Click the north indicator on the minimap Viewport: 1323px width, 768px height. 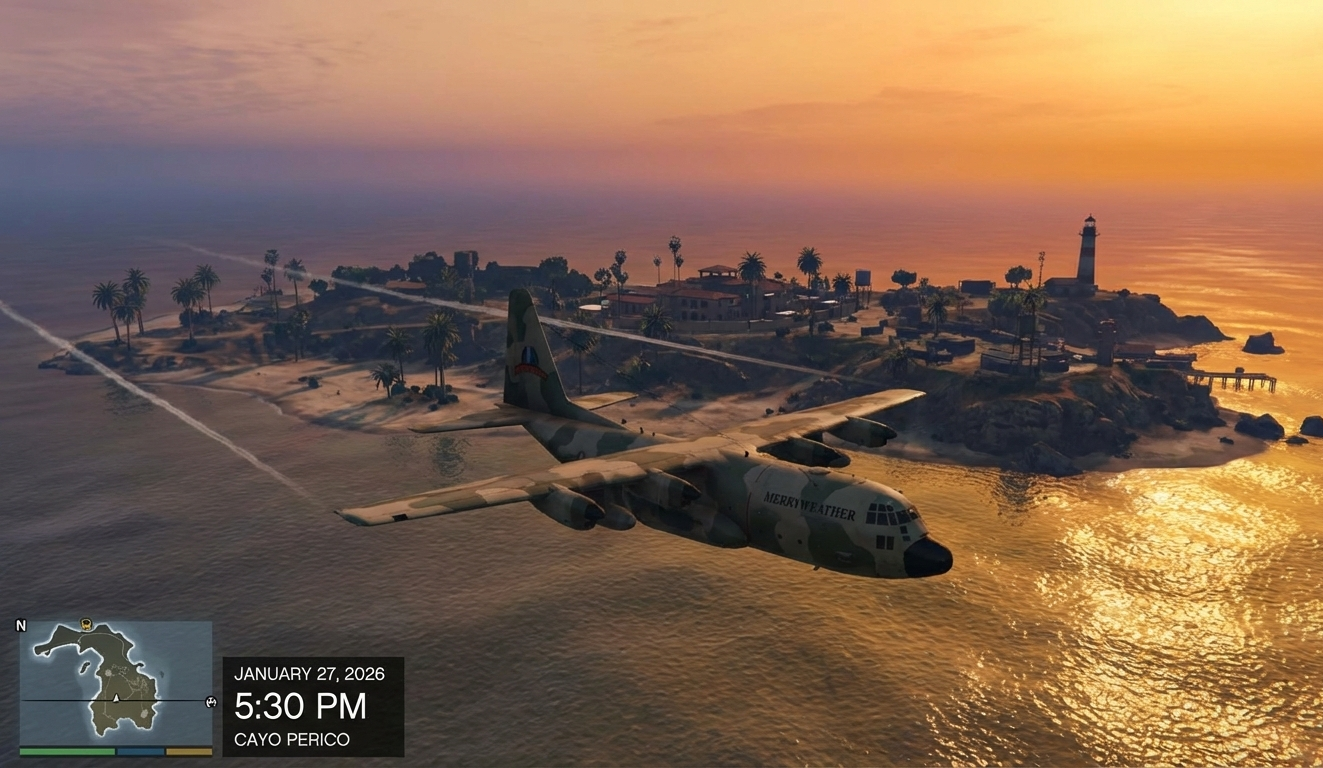click(21, 626)
